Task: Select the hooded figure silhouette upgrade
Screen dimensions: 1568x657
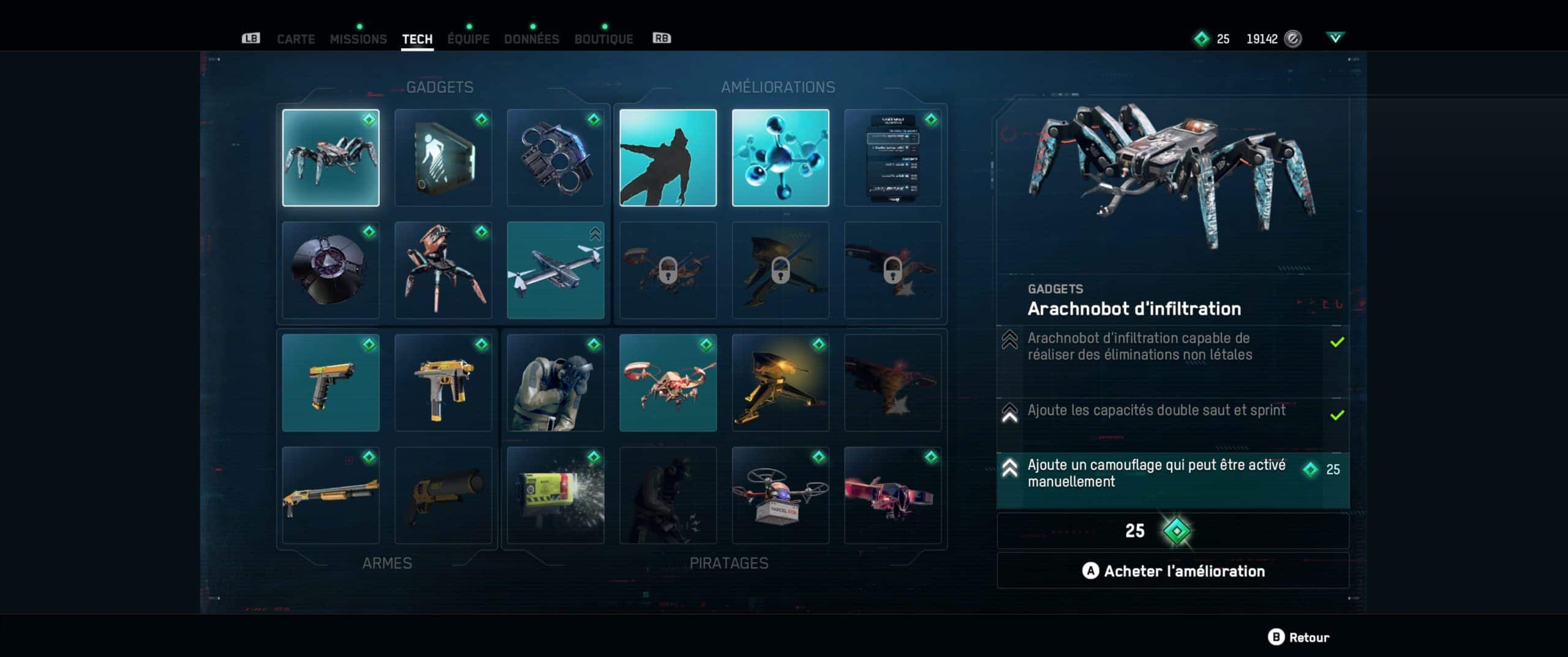Action: (668, 158)
